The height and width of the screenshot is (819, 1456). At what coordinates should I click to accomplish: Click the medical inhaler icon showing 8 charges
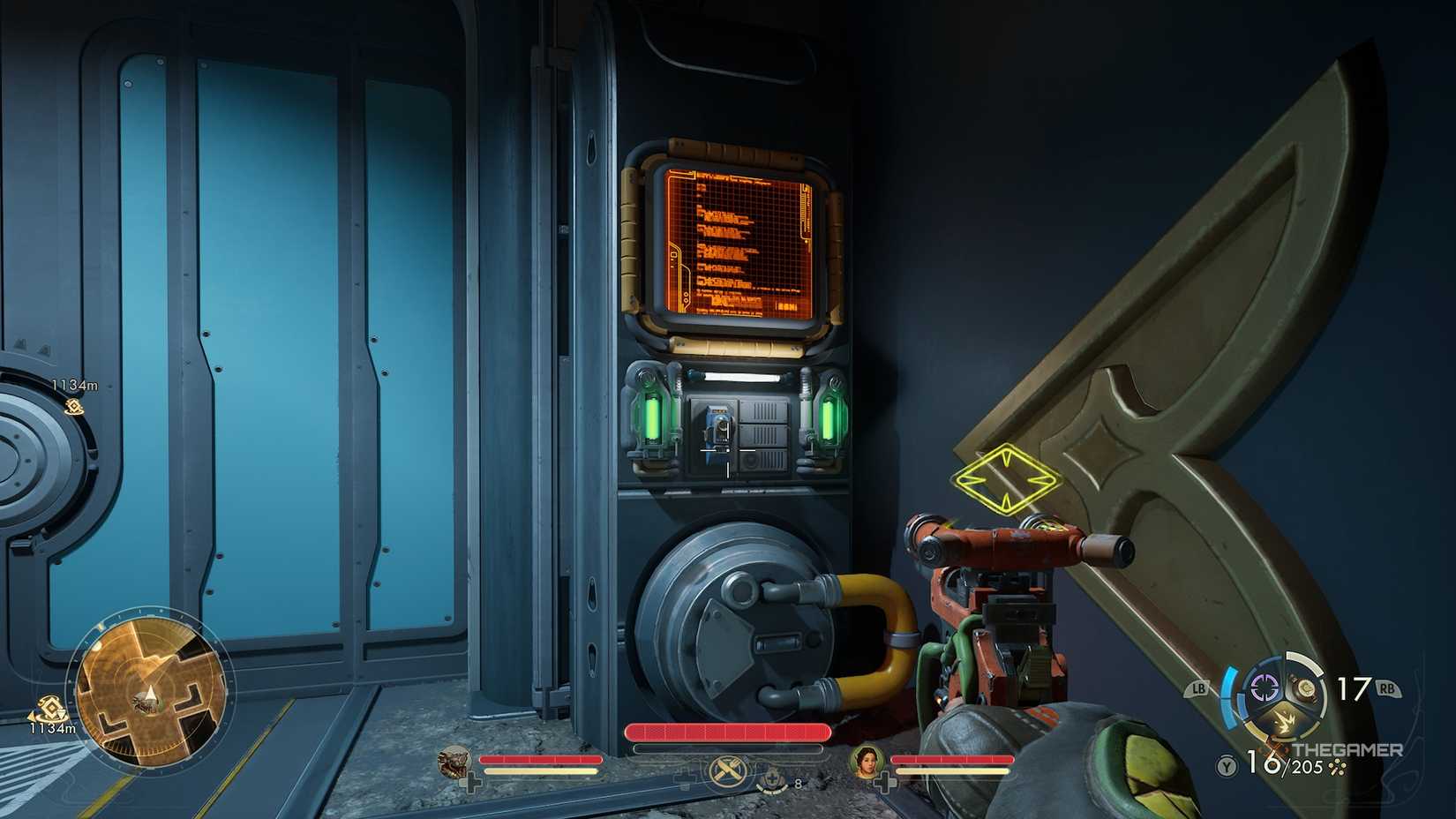774,778
